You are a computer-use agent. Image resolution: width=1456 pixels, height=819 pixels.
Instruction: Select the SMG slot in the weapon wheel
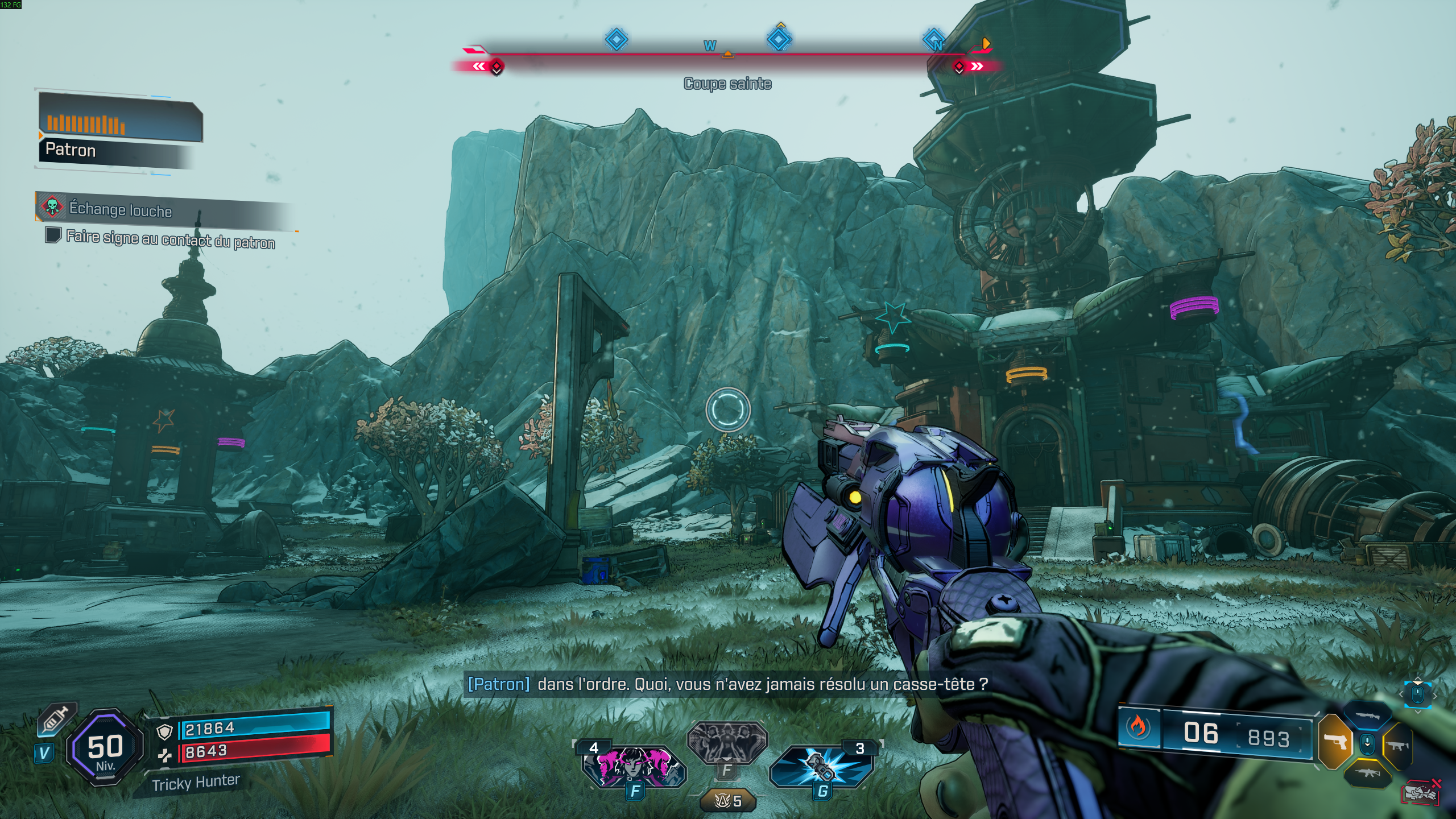1399,744
